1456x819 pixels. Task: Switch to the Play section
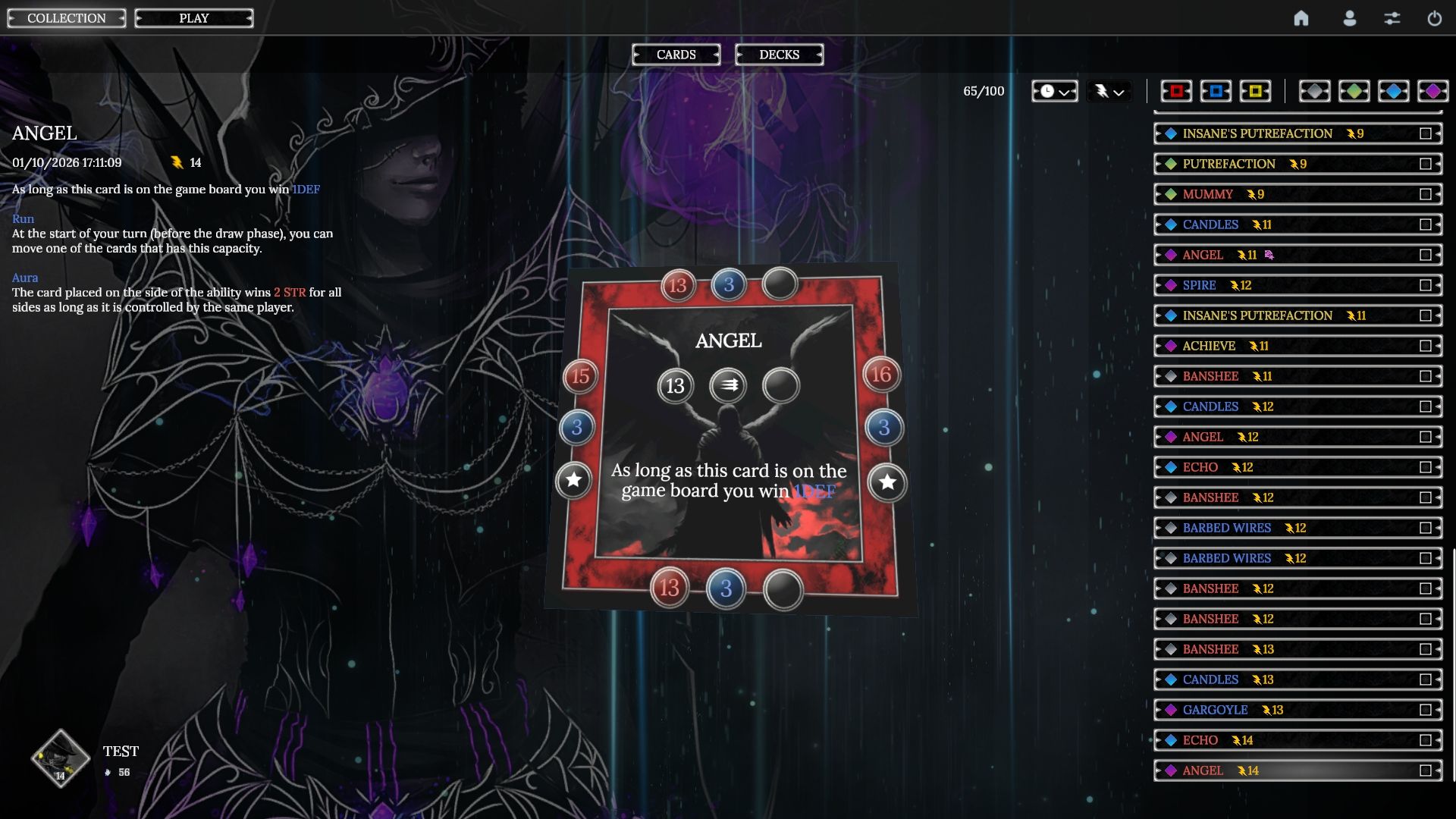(x=194, y=18)
